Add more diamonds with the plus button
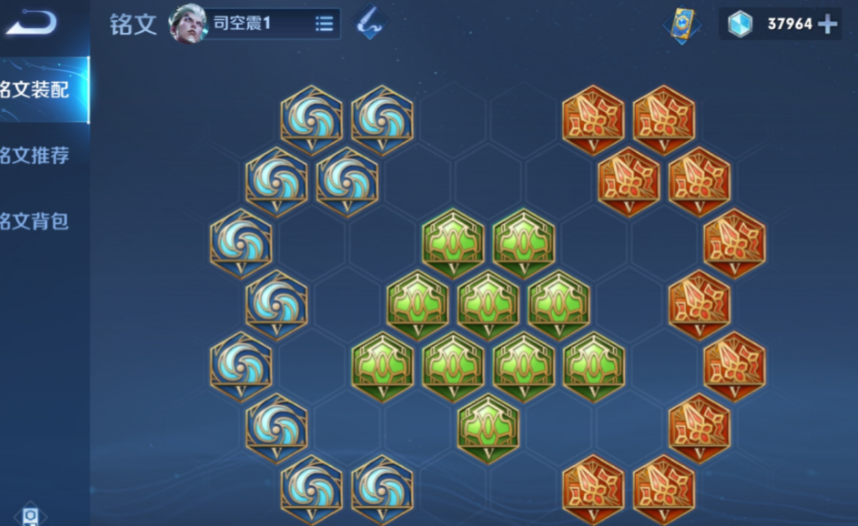The height and width of the screenshot is (526, 858). [827, 24]
